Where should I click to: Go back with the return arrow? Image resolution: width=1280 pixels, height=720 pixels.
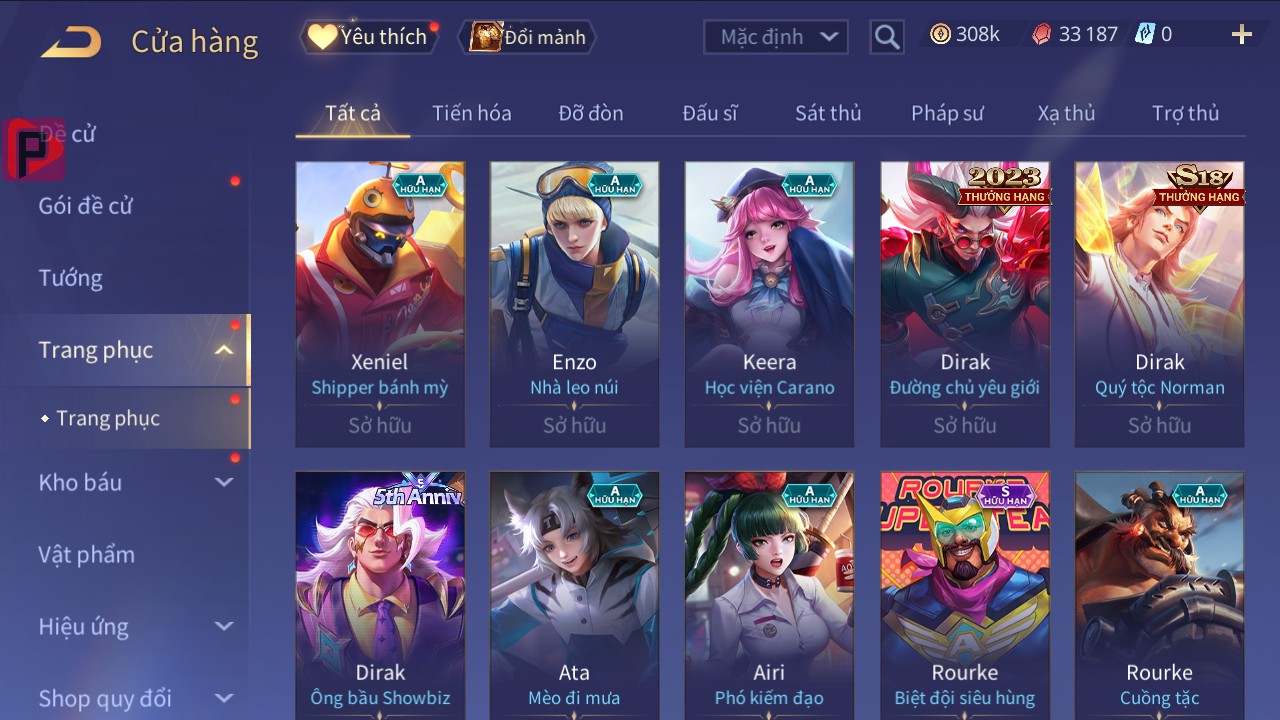71,41
